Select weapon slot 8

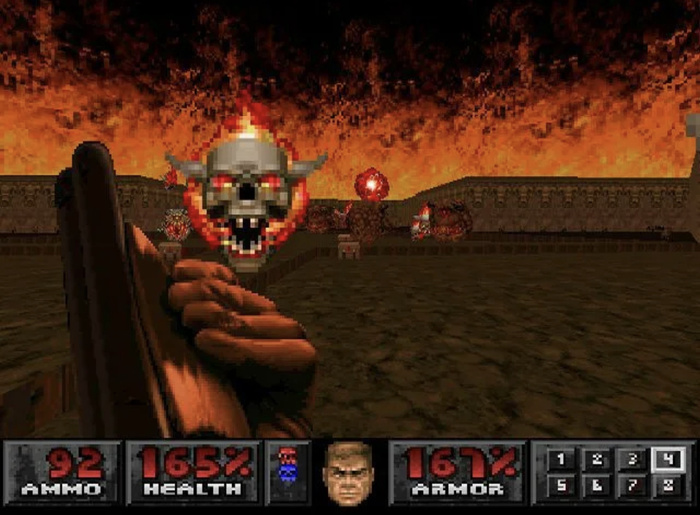[667, 485]
